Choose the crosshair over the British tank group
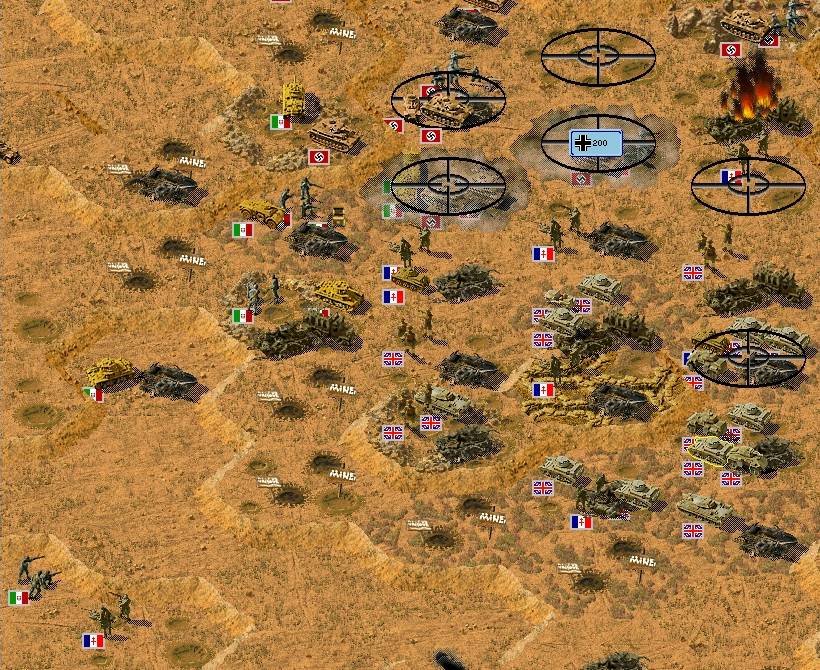The image size is (820, 670). click(x=748, y=357)
